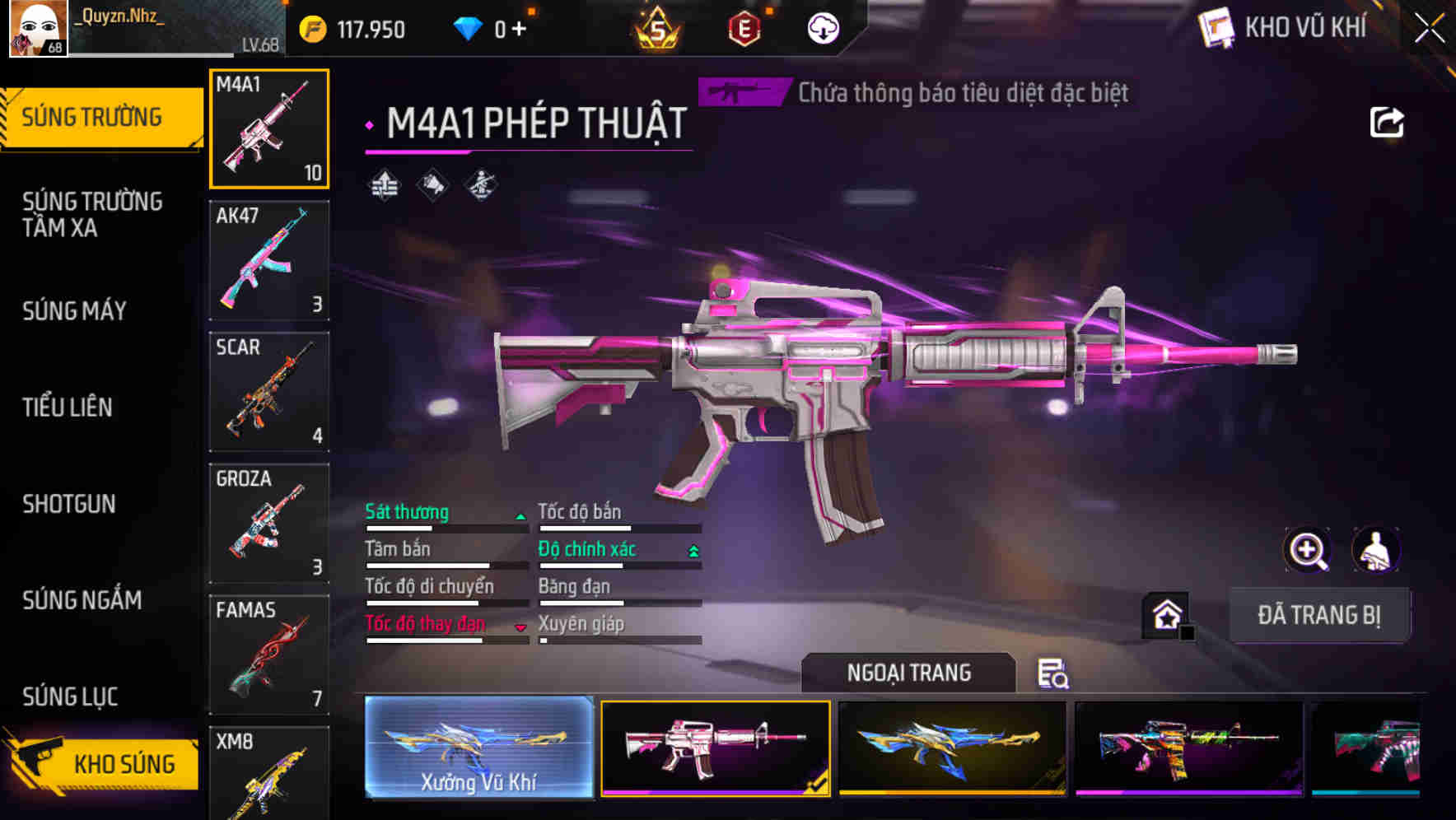Click the red down arrow on Tốc độ thay đạn
This screenshot has height=820, width=1456.
tap(520, 627)
